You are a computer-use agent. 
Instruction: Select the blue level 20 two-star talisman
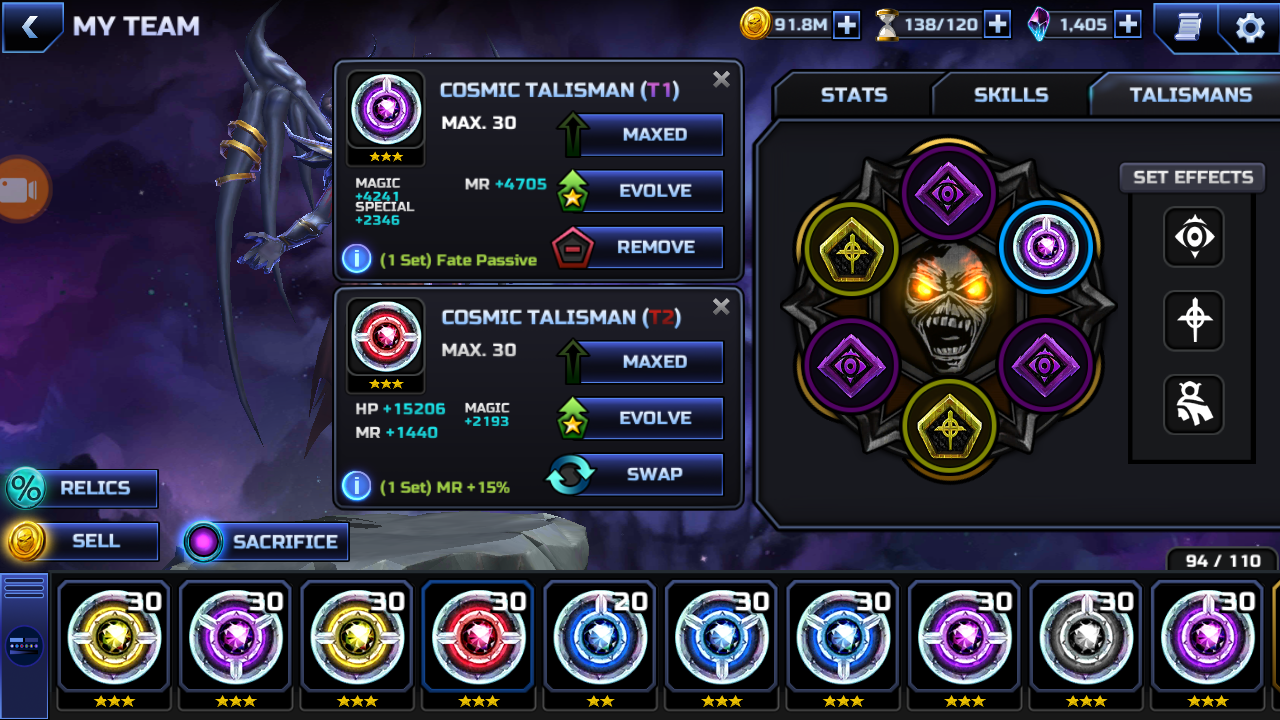coord(600,636)
